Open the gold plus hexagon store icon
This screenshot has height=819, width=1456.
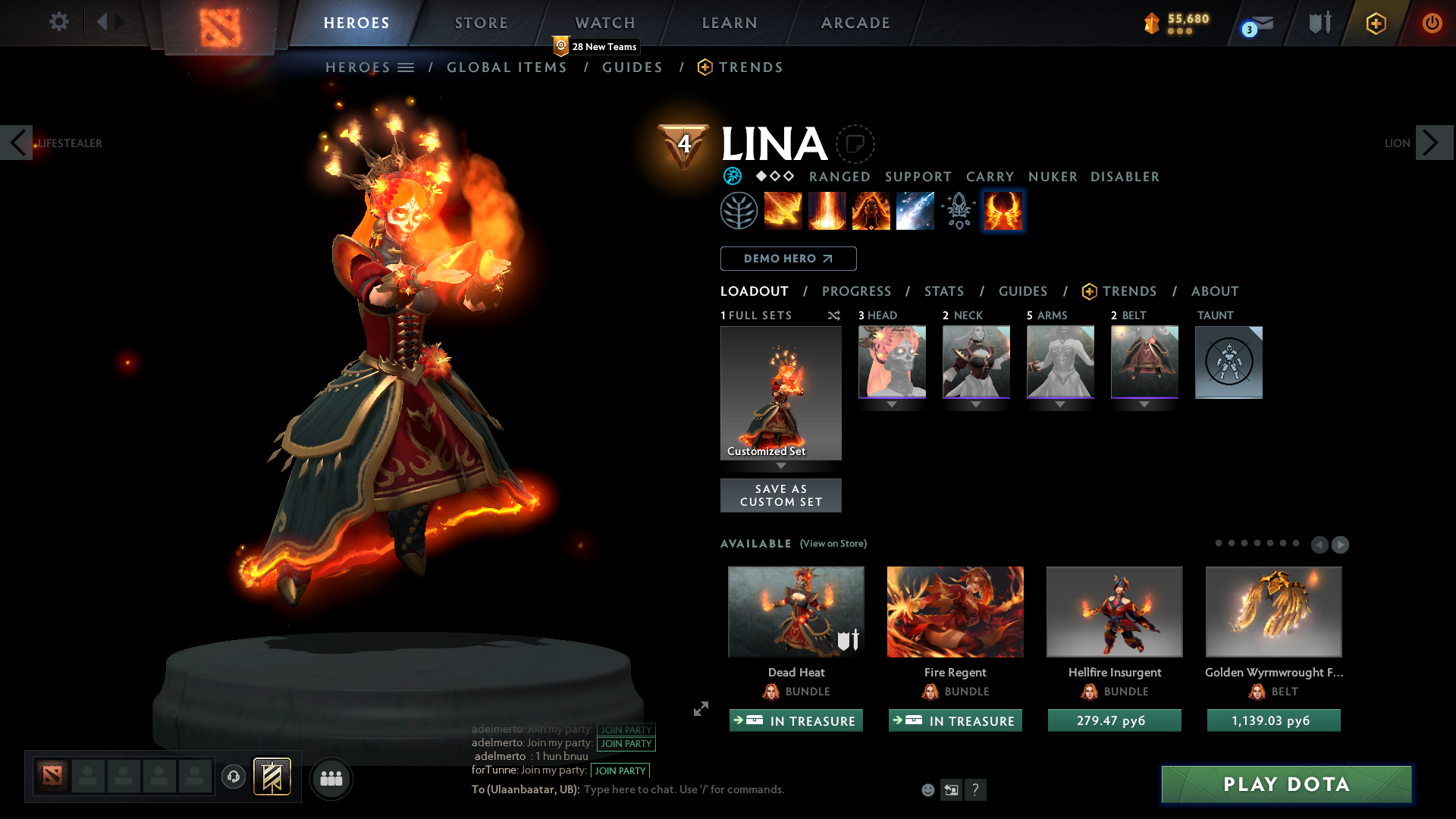(x=1376, y=23)
